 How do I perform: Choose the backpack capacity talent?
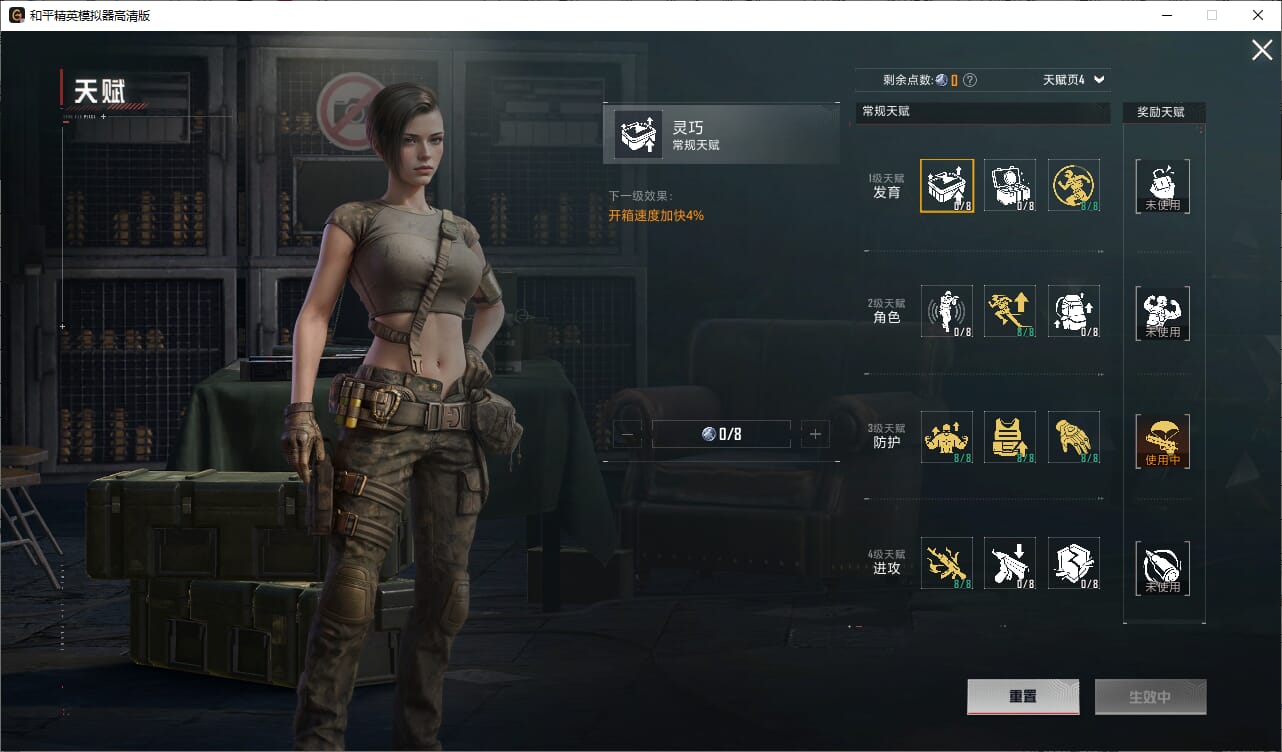click(1074, 311)
